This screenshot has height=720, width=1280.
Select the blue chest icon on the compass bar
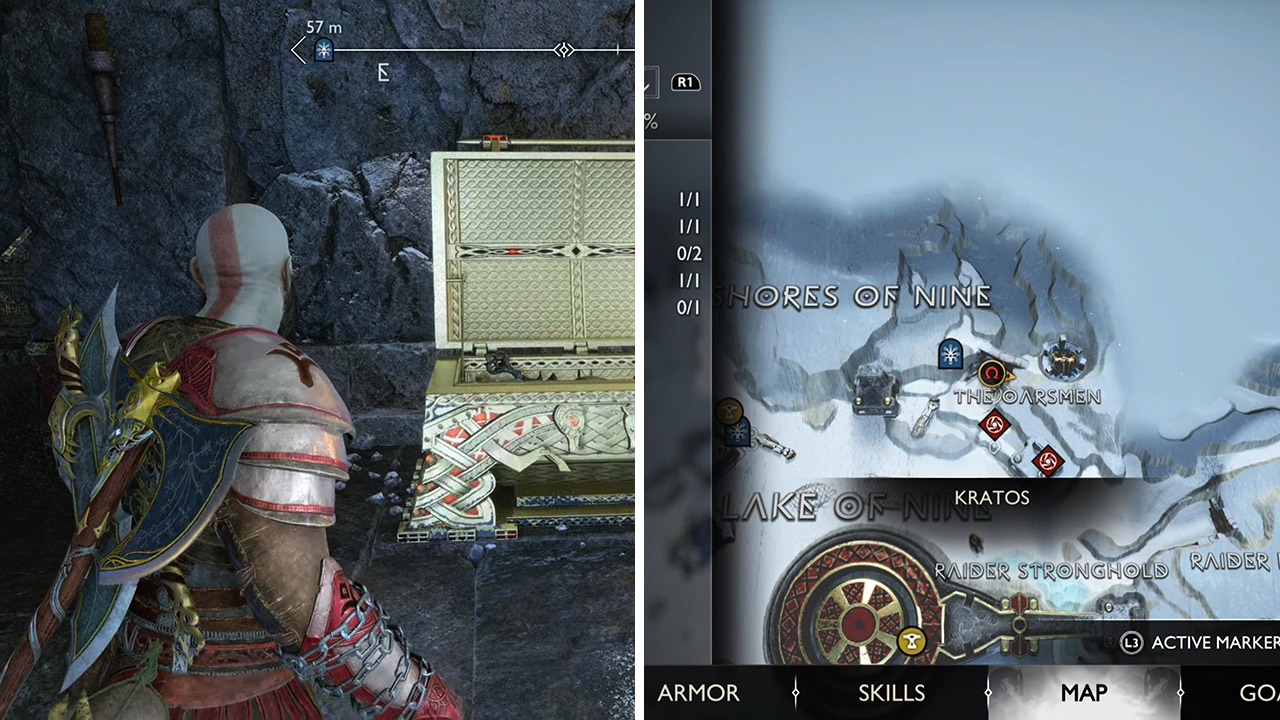(x=322, y=49)
